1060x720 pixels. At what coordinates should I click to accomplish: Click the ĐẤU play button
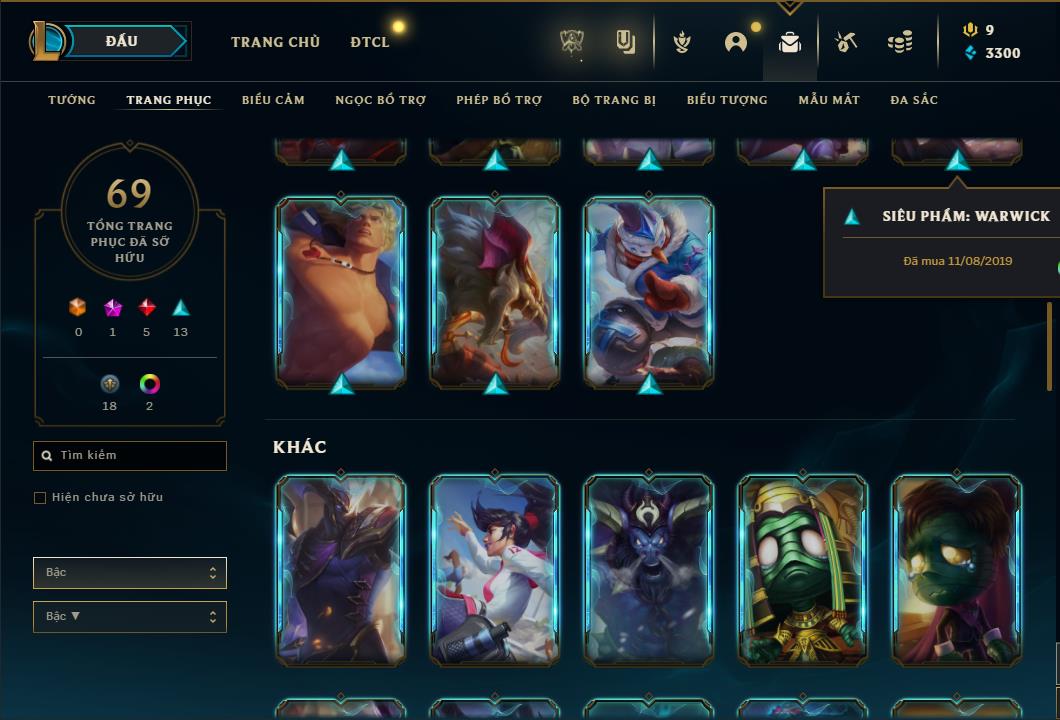122,41
